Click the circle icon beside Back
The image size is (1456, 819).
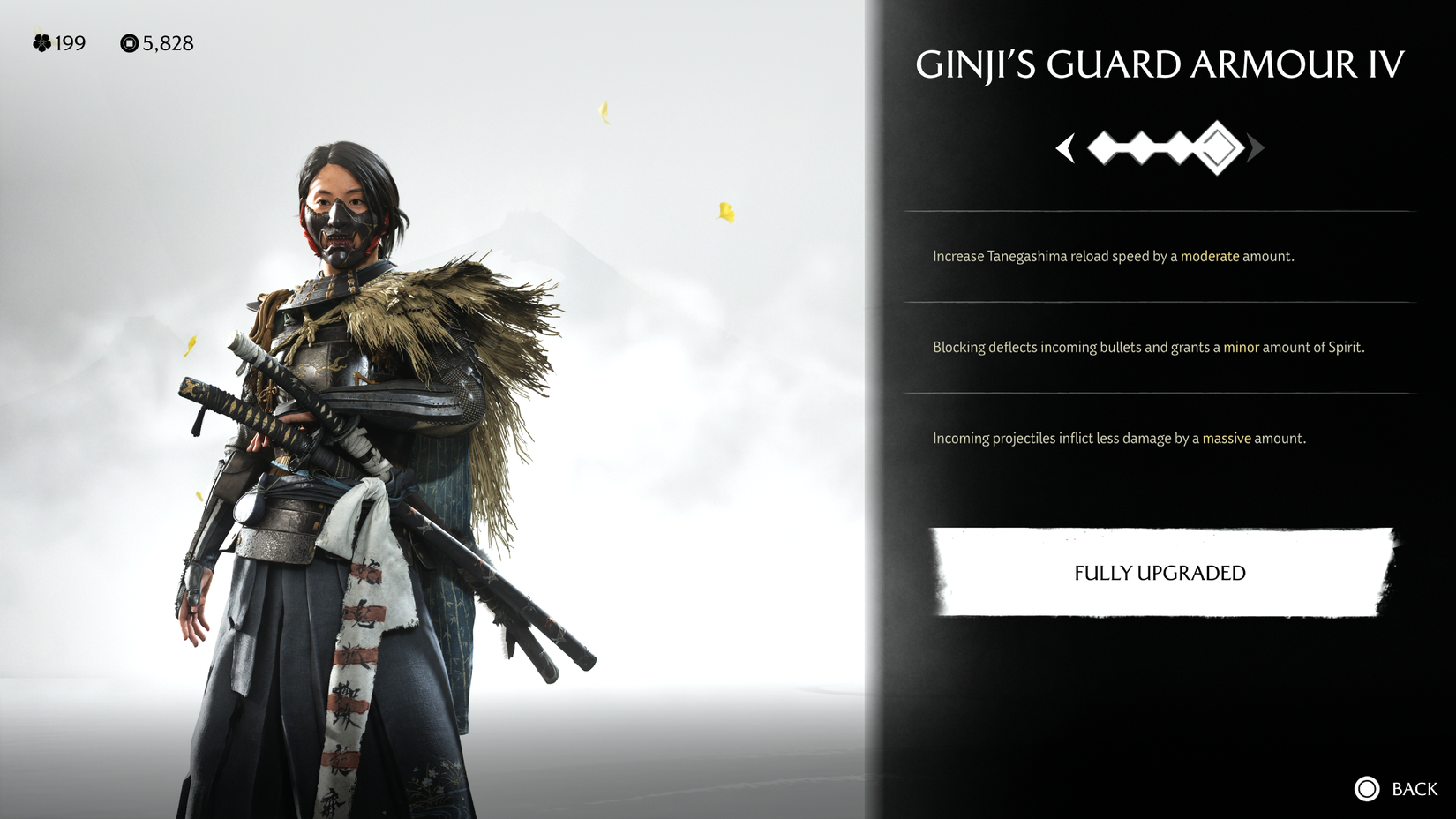[x=1365, y=787]
